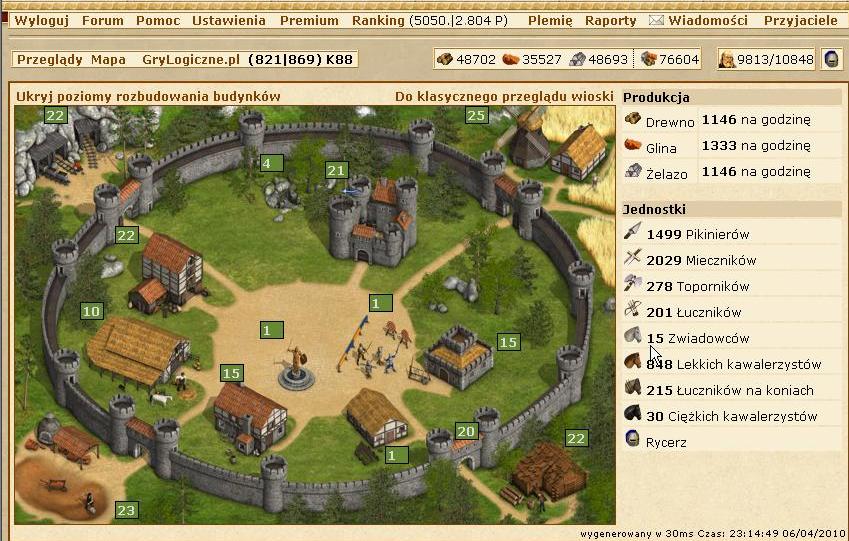Go to Ustawienia settings
Screen dimensions: 849x541
[x=229, y=20]
